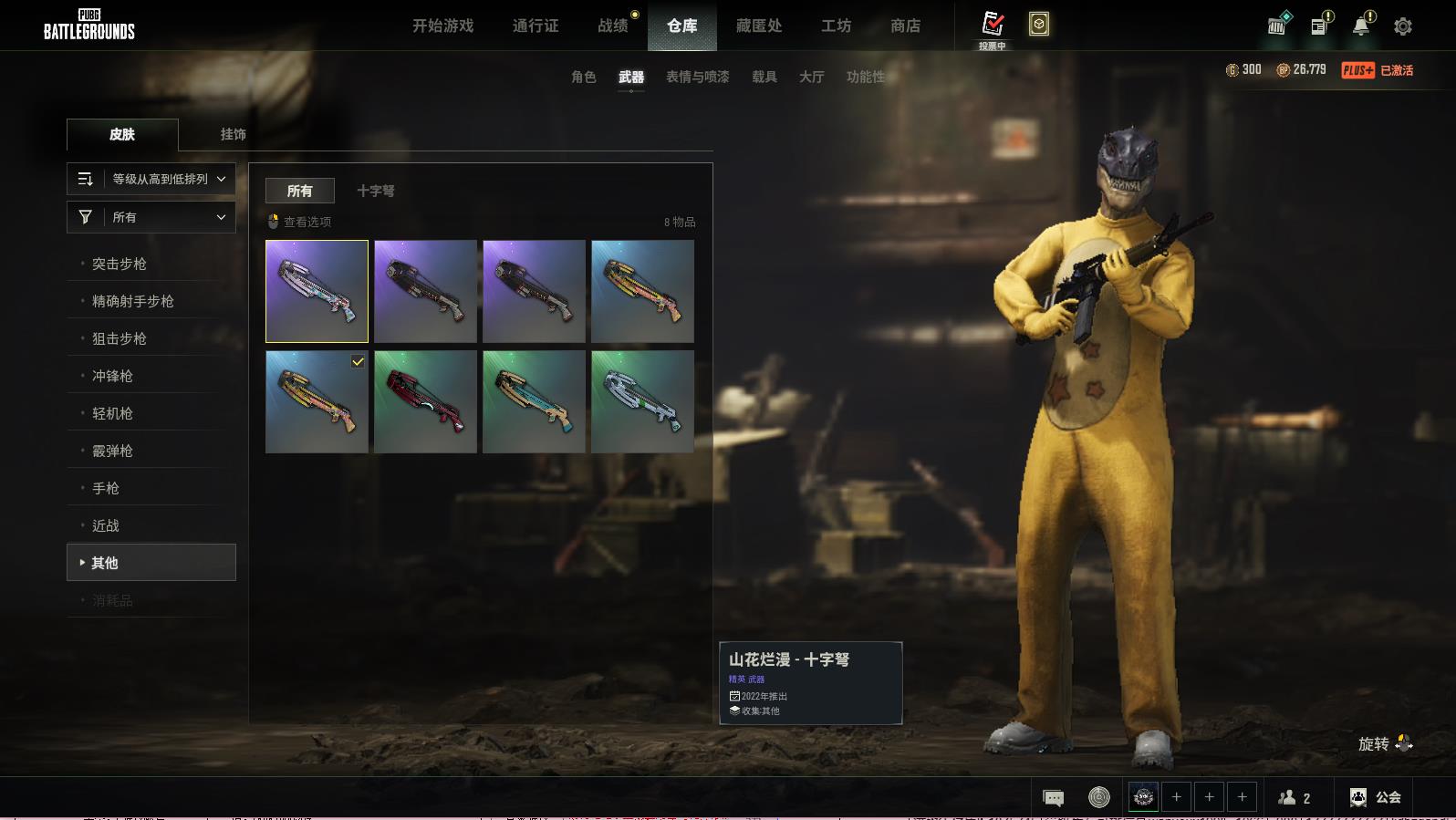Open the chat message icon
This screenshot has height=820, width=1456.
1053,798
